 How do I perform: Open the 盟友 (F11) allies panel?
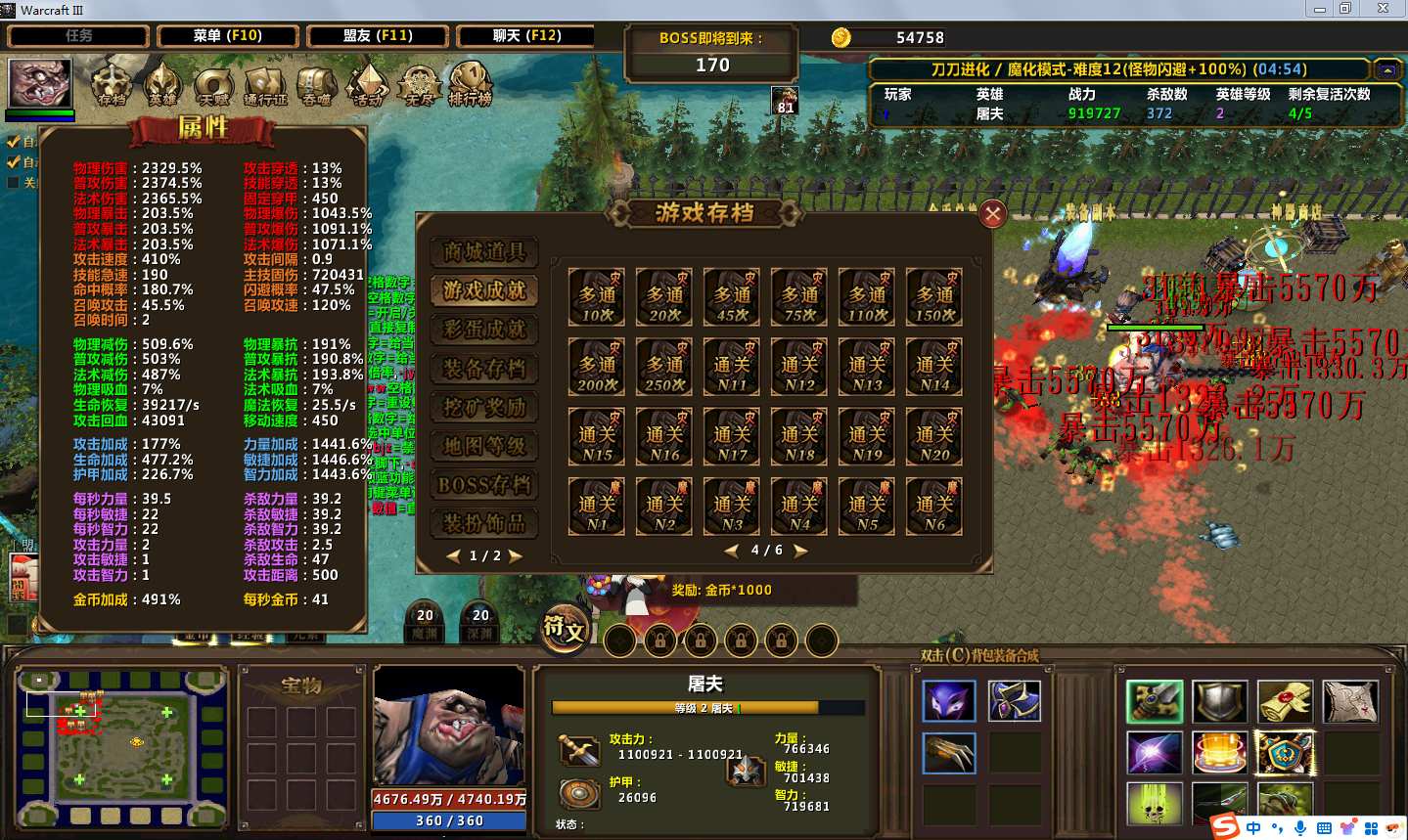click(x=378, y=36)
